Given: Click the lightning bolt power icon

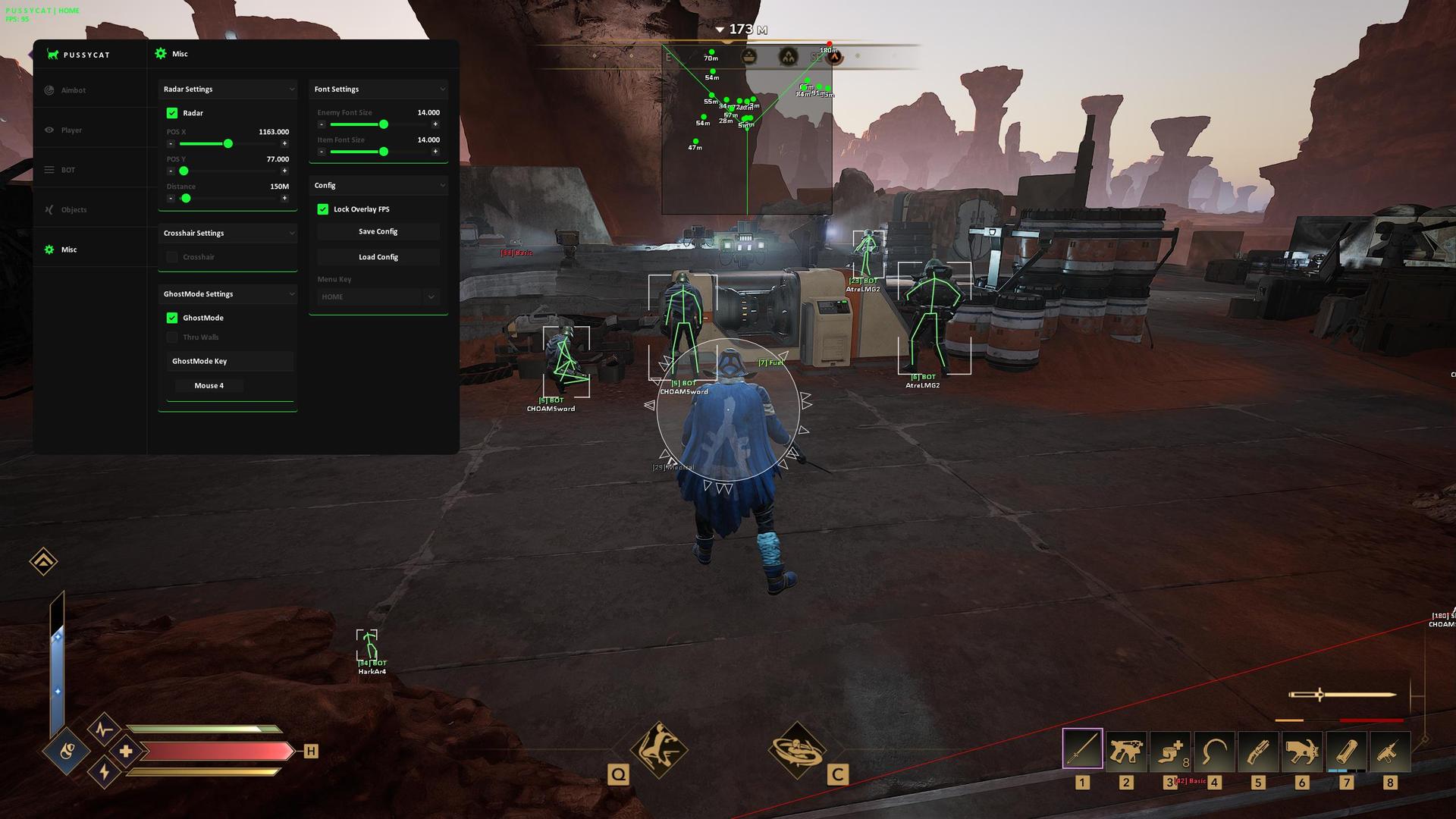Looking at the screenshot, I should [x=104, y=772].
